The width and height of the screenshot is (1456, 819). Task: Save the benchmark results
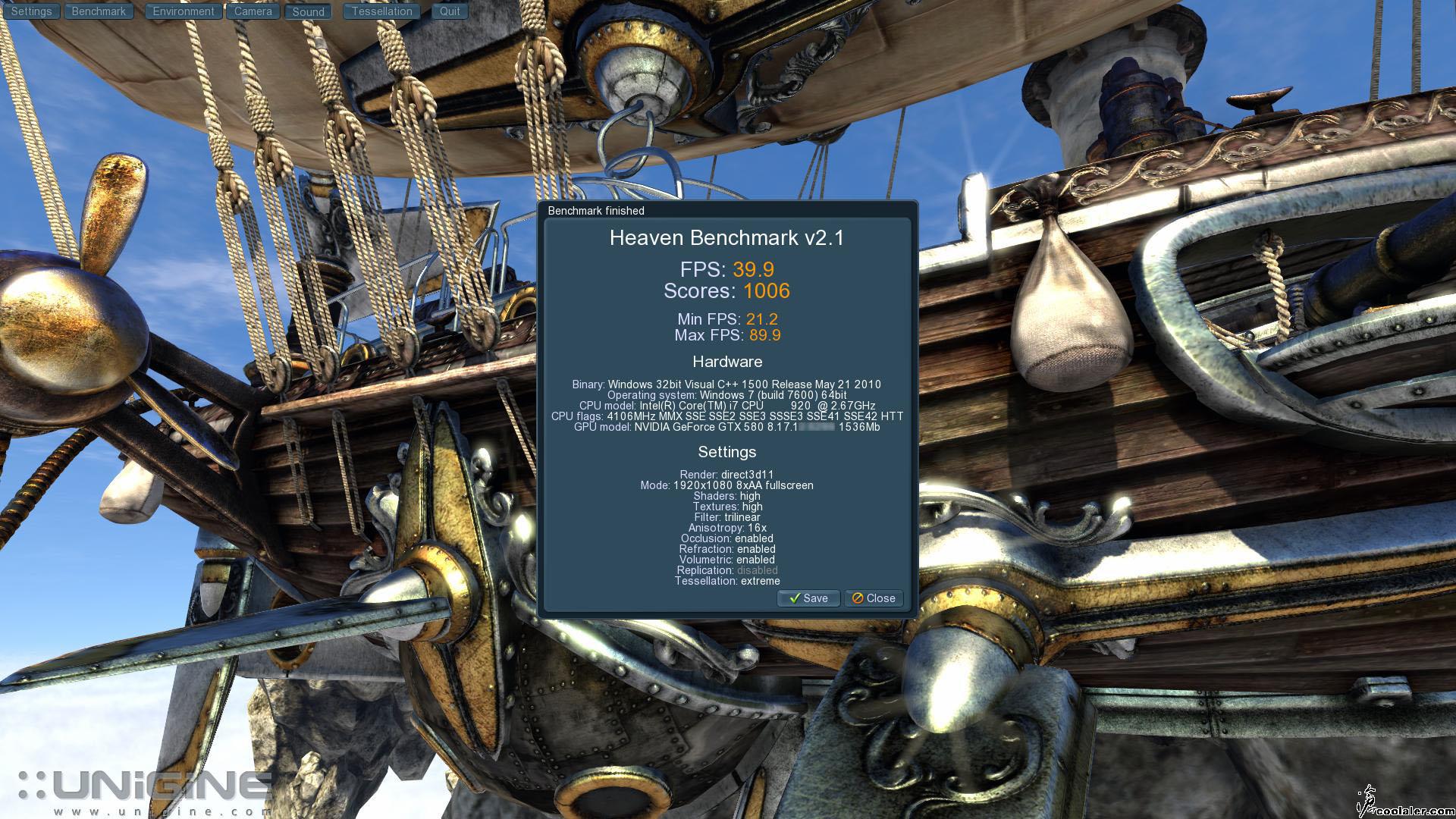coord(808,598)
